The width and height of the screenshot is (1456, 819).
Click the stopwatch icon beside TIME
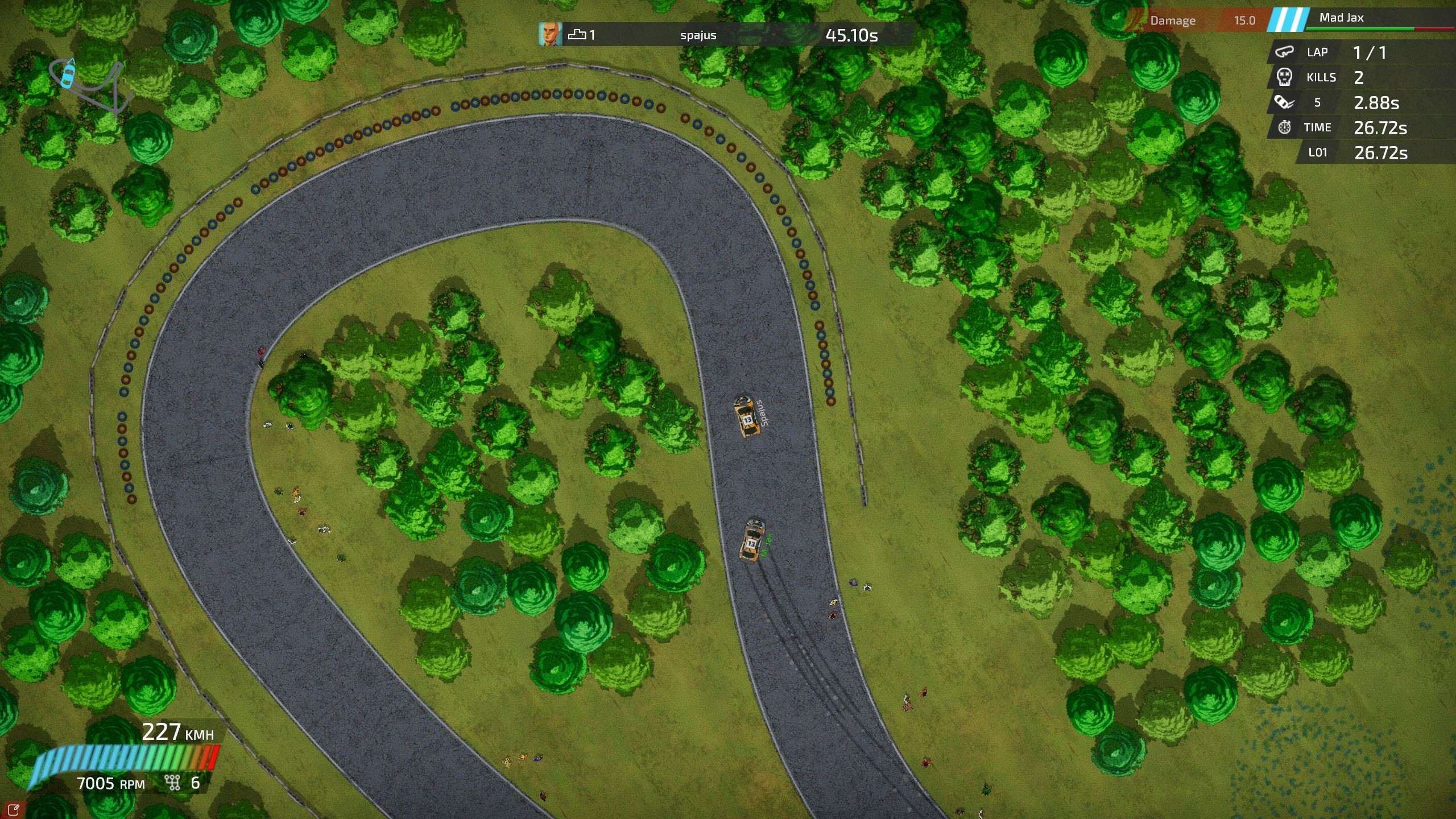(x=1284, y=127)
